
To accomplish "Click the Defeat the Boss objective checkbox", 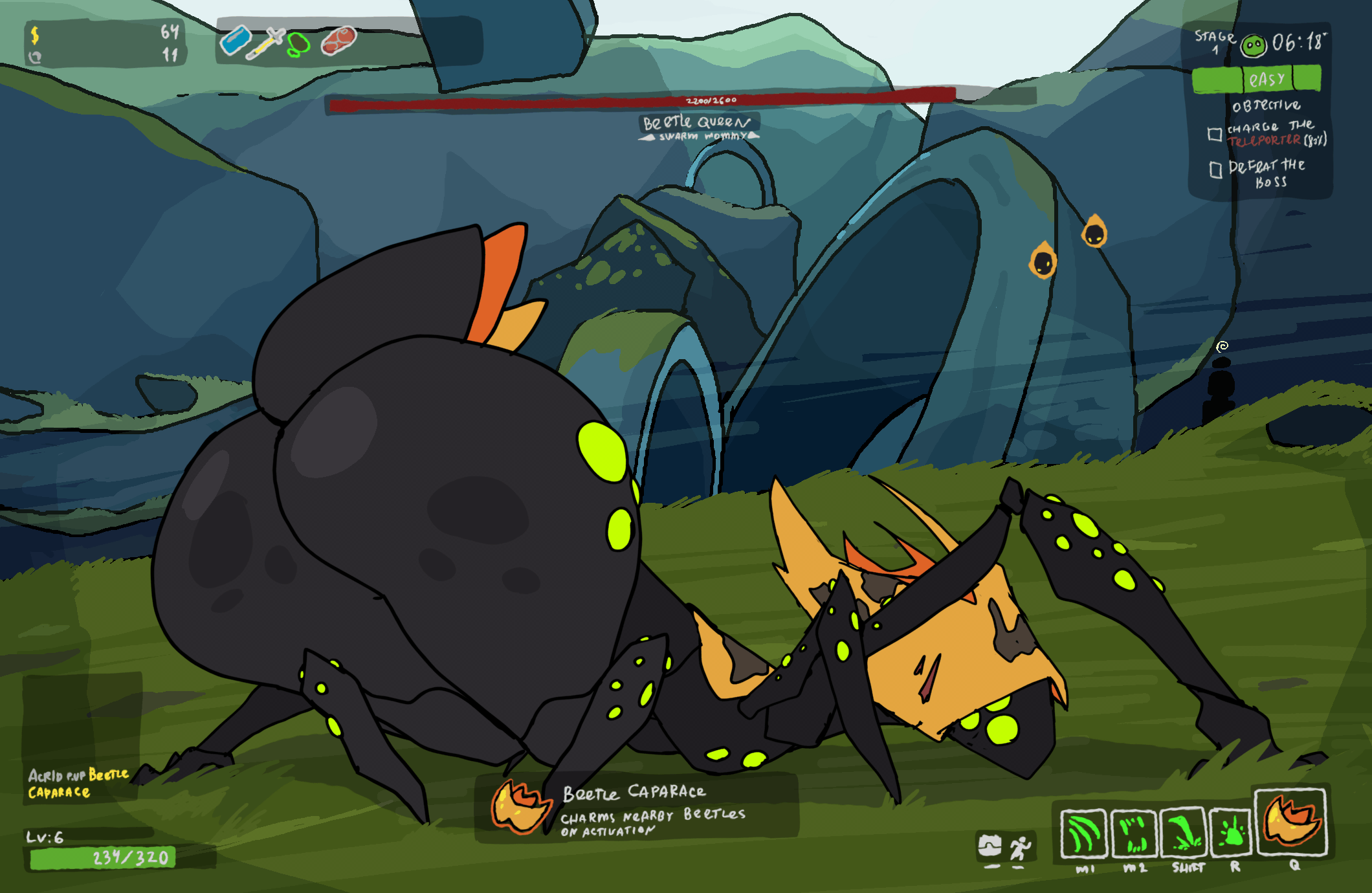I will [x=1215, y=170].
